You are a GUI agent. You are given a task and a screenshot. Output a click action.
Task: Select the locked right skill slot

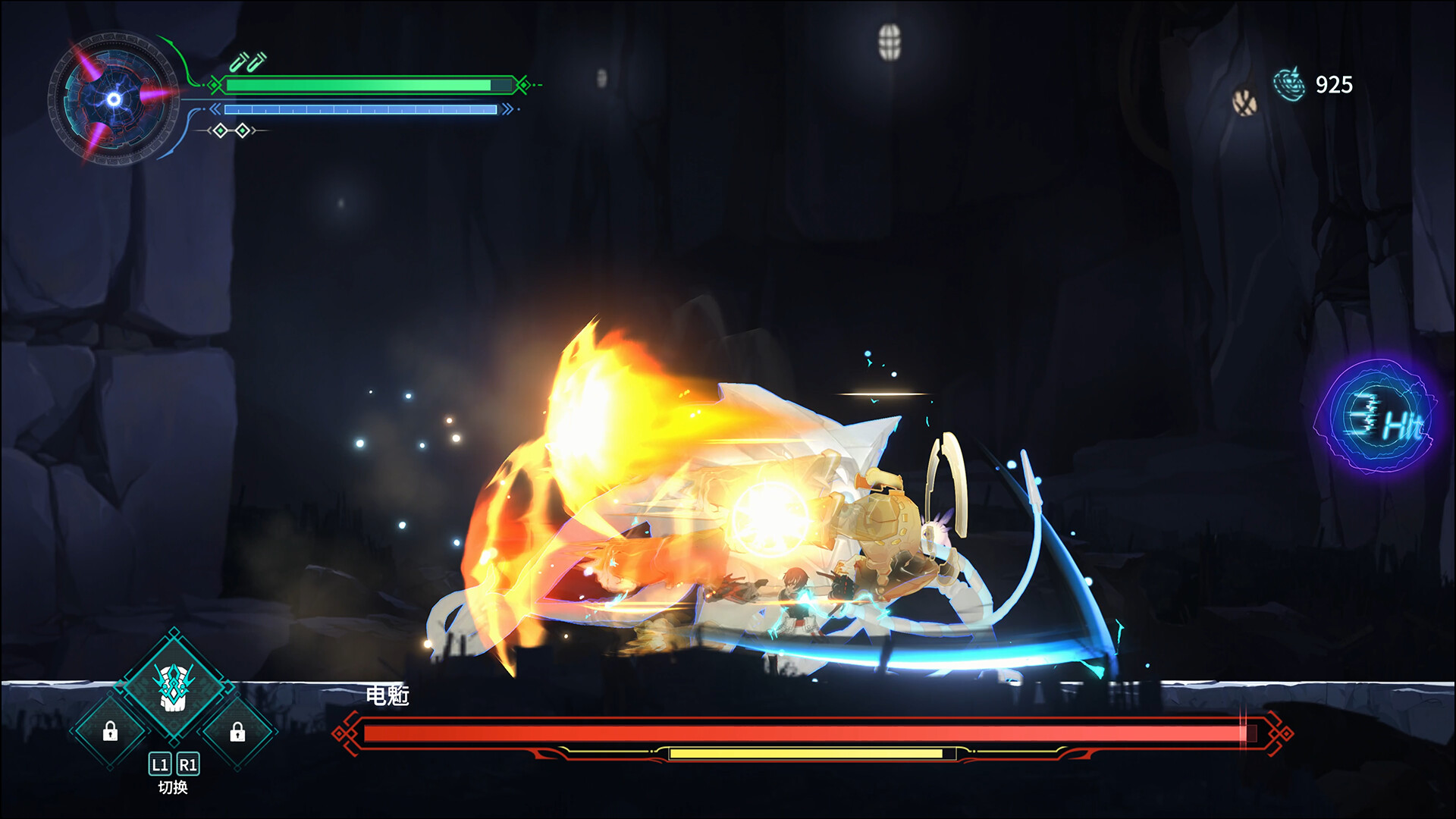point(237,731)
